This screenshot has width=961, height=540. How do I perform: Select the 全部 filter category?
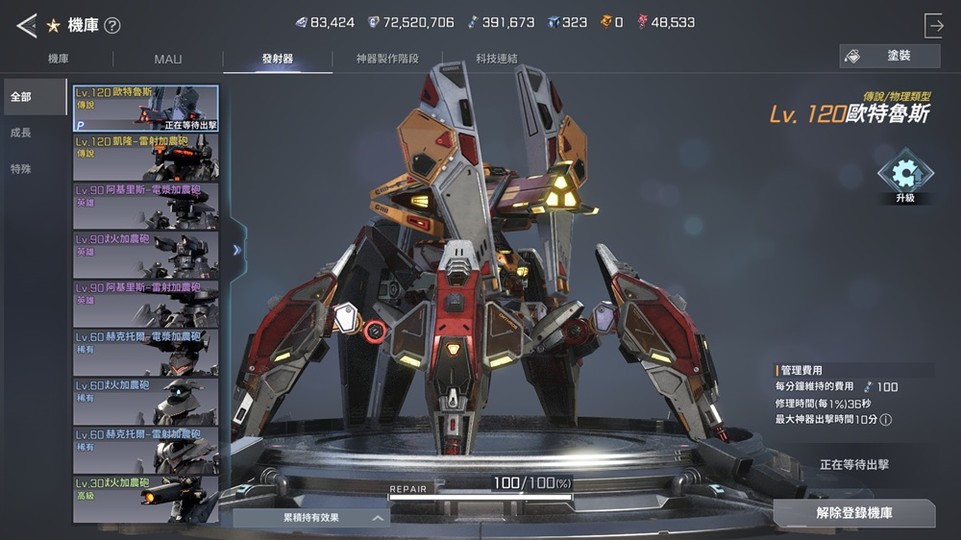21,97
